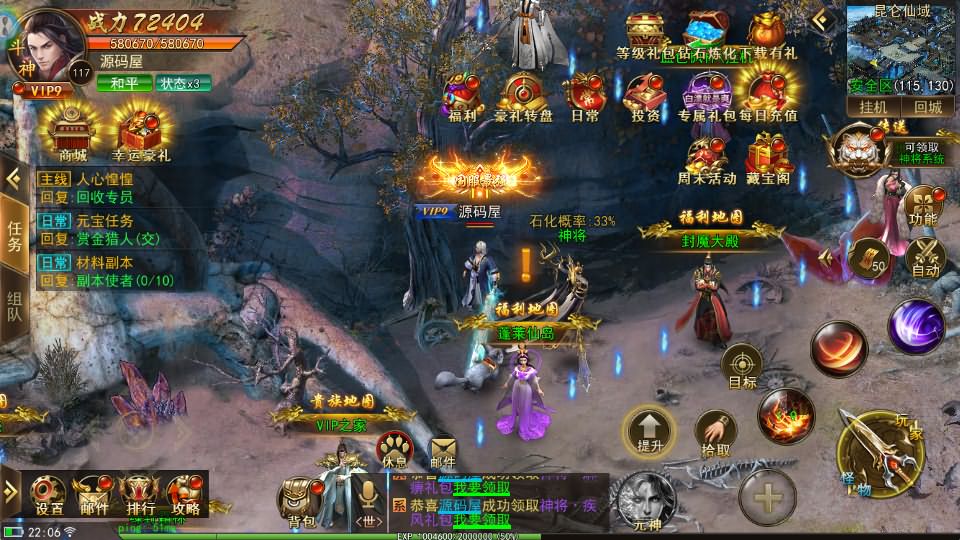Open the 周末活动 weekend event icon

point(706,158)
